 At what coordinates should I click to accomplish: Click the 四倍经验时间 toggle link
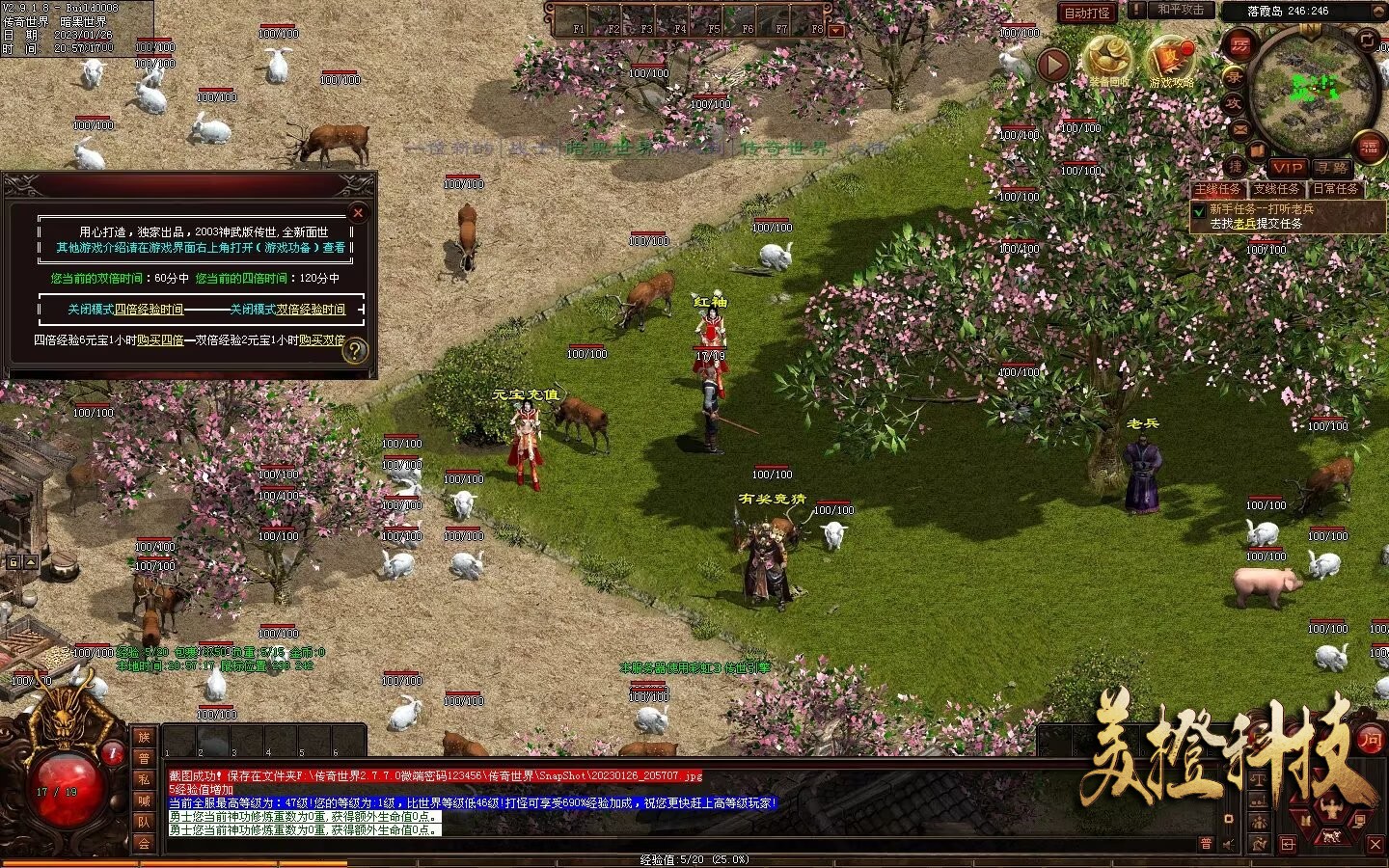coord(149,310)
